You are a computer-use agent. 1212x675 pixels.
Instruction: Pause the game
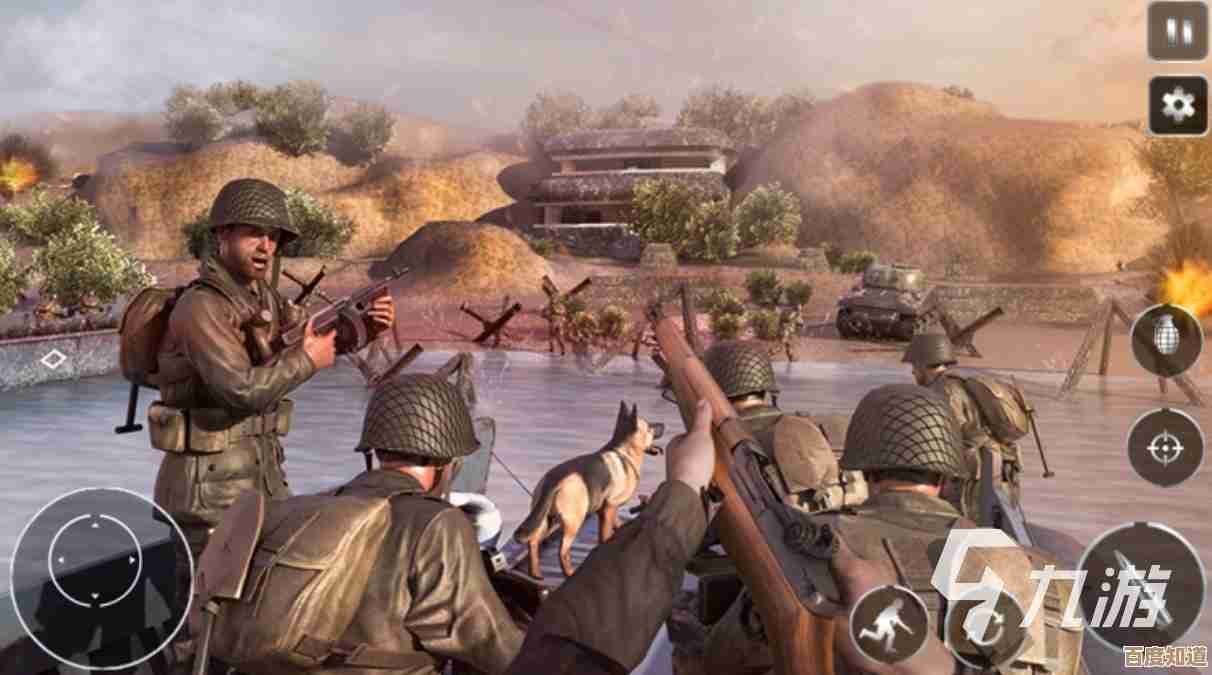1177,31
